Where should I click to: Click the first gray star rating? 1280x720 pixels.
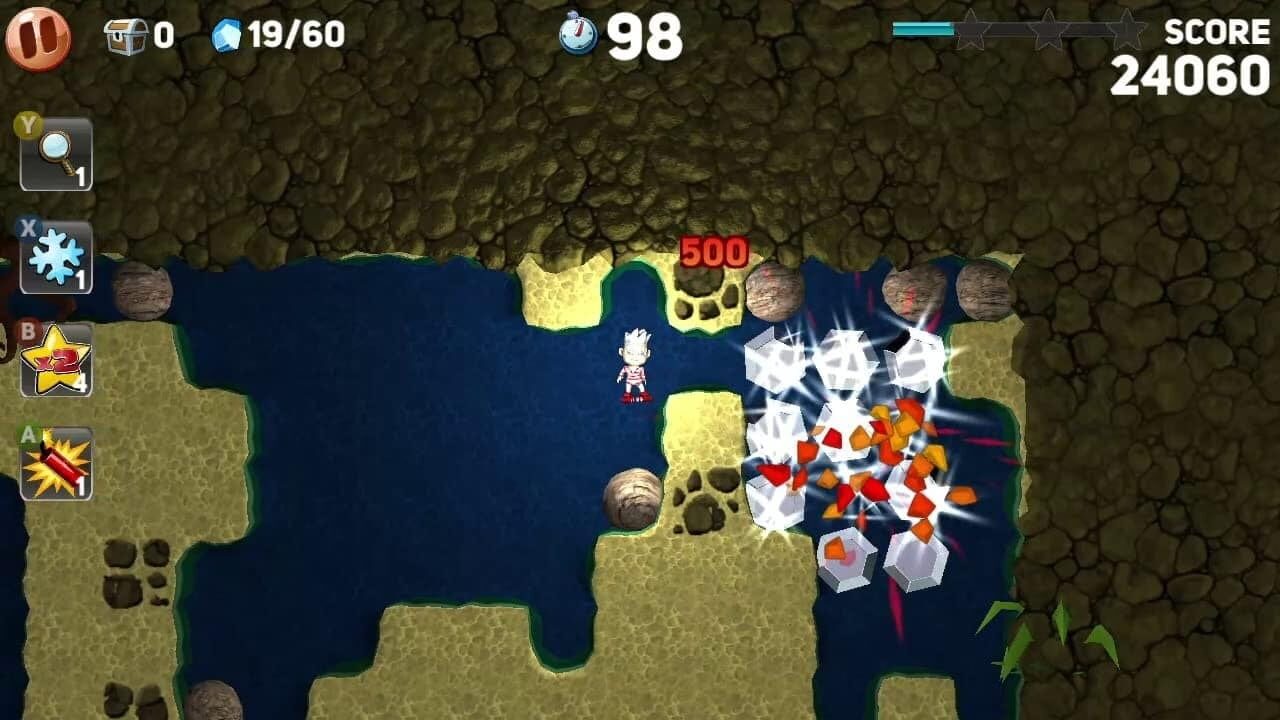(x=975, y=31)
